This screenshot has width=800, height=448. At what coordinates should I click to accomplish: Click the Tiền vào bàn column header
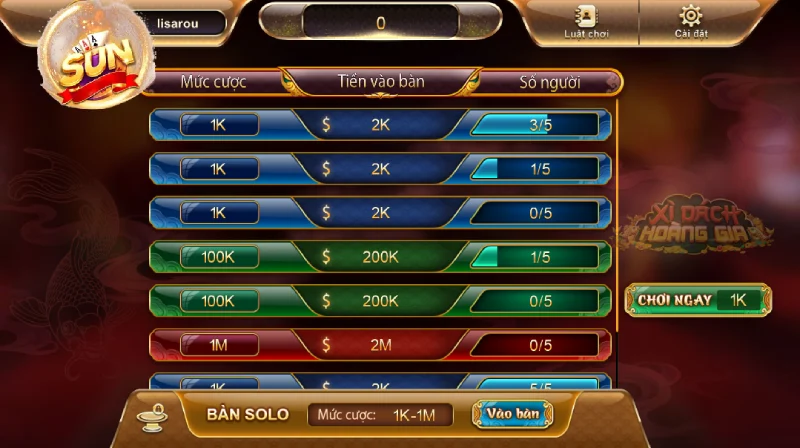pyautogui.click(x=381, y=82)
